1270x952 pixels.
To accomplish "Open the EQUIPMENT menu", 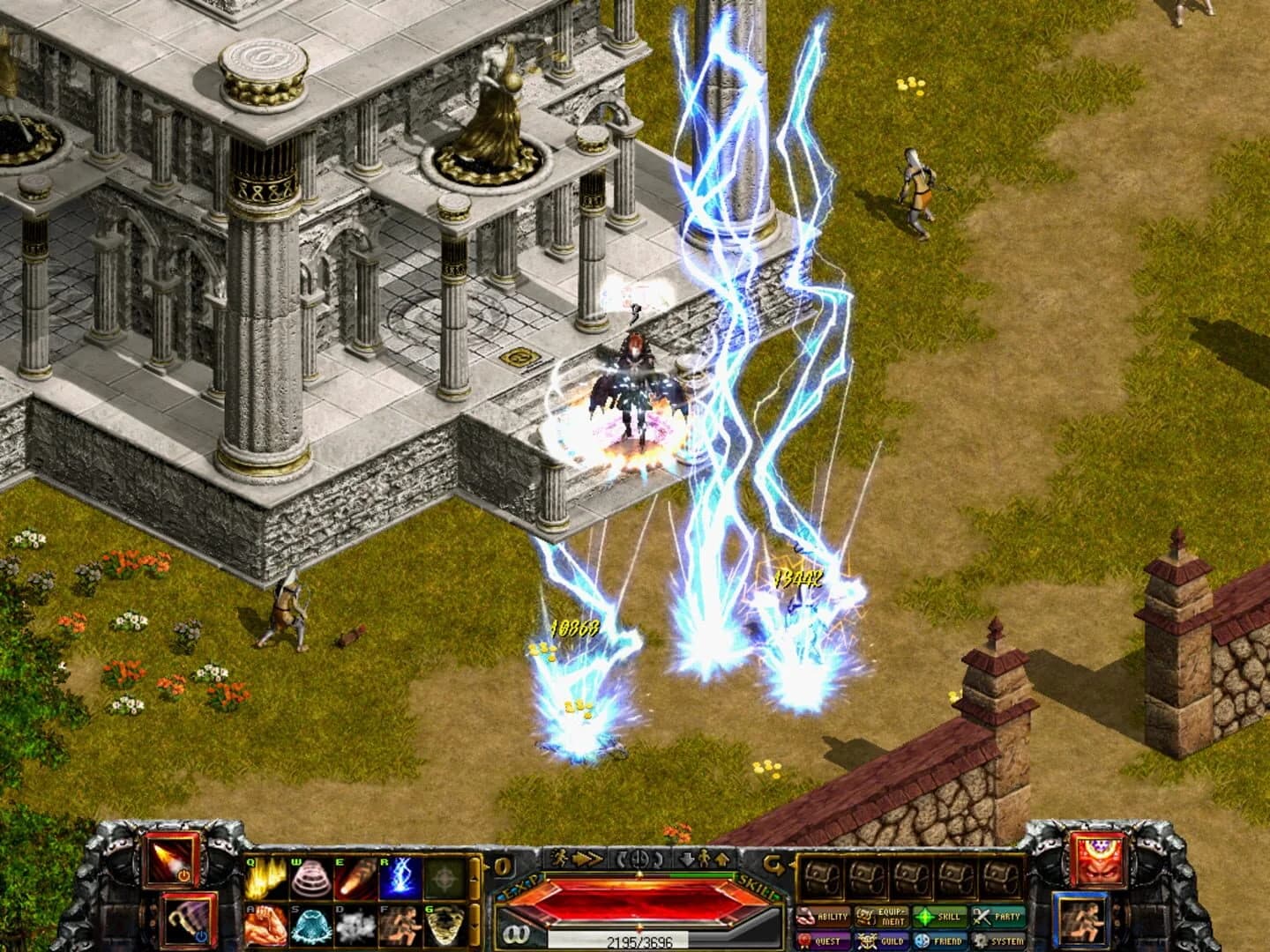I will (x=882, y=917).
